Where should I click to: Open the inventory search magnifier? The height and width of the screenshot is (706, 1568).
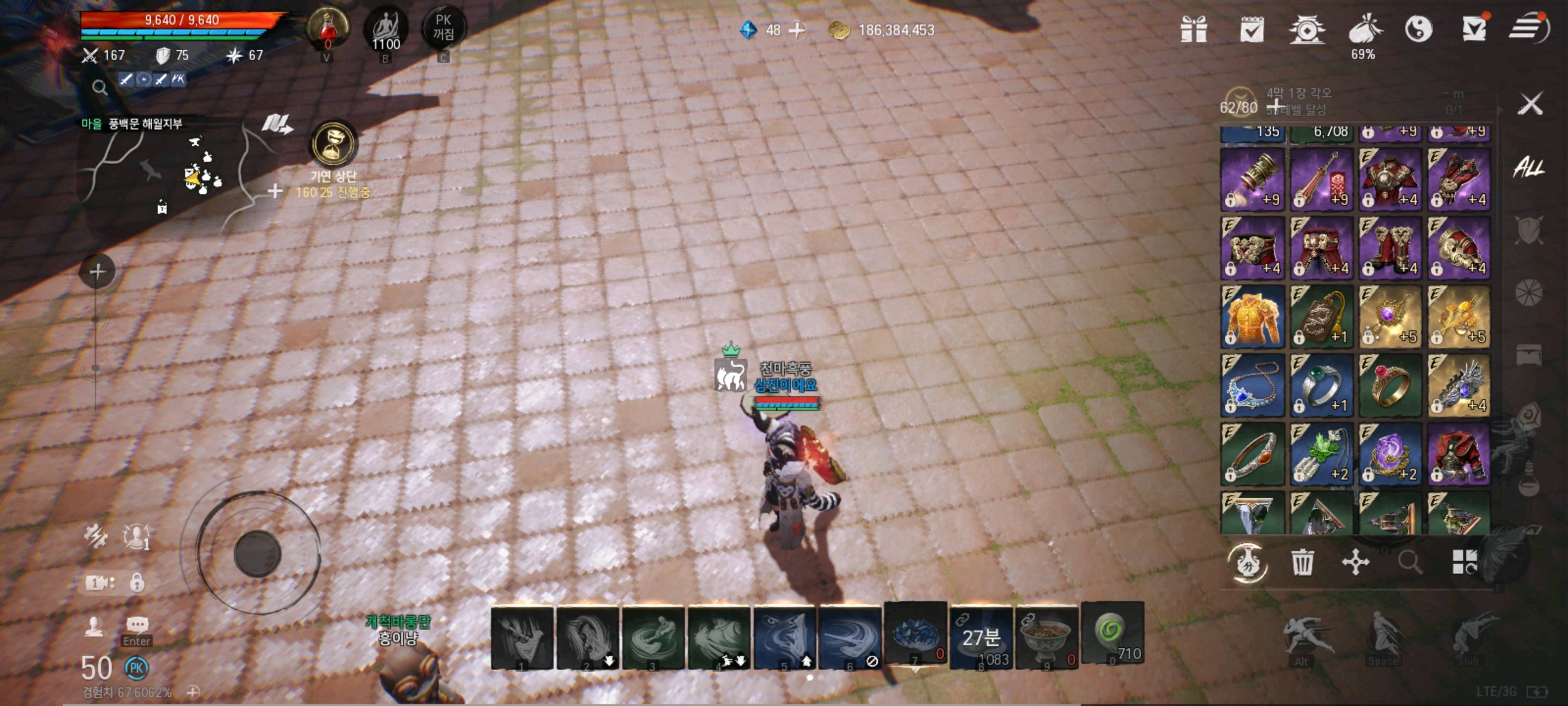[1410, 562]
